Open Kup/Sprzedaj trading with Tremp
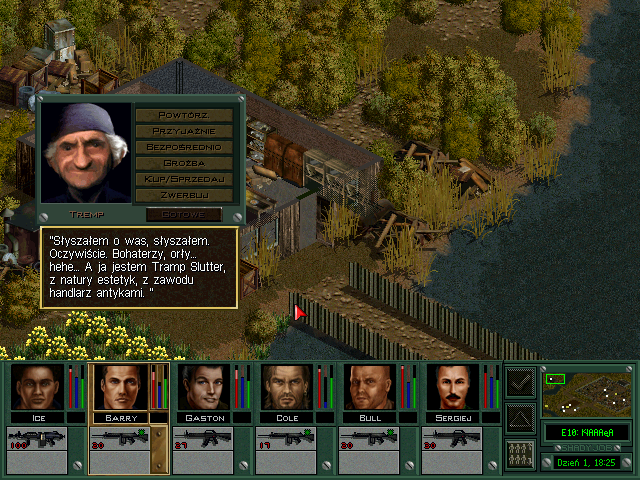 coord(185,178)
